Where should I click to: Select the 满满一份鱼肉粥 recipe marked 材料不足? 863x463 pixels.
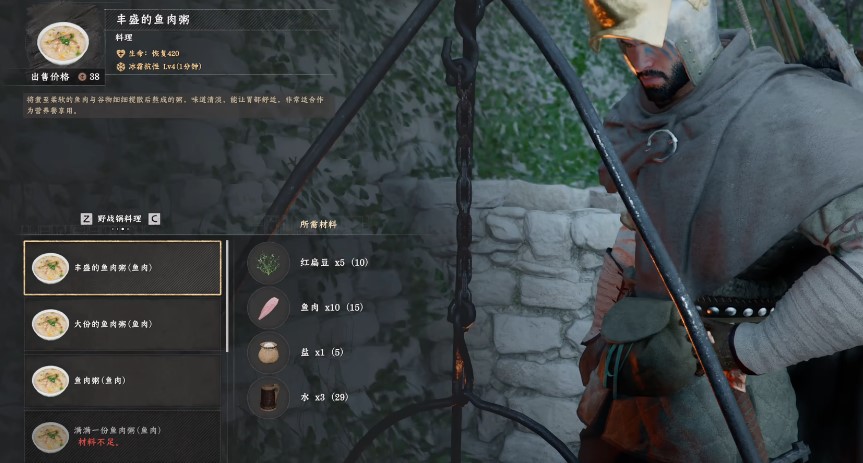coord(122,436)
